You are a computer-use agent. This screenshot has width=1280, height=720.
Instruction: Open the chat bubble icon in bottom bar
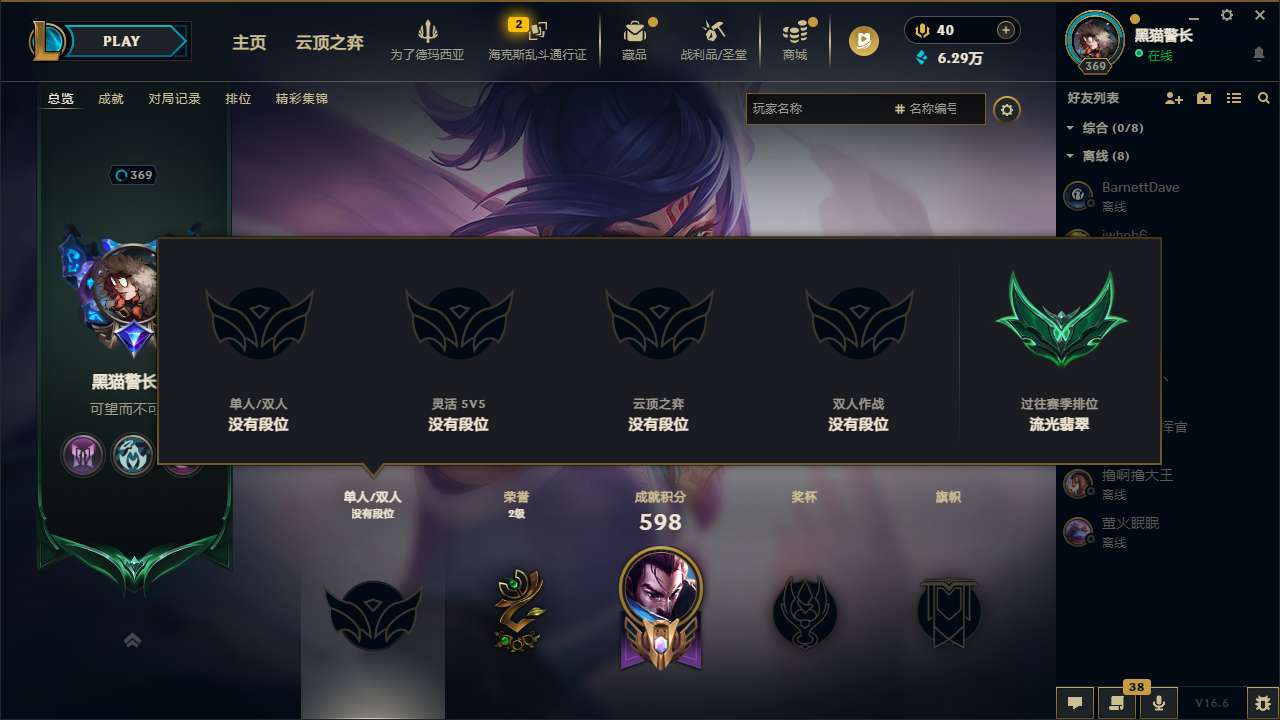click(x=1075, y=701)
